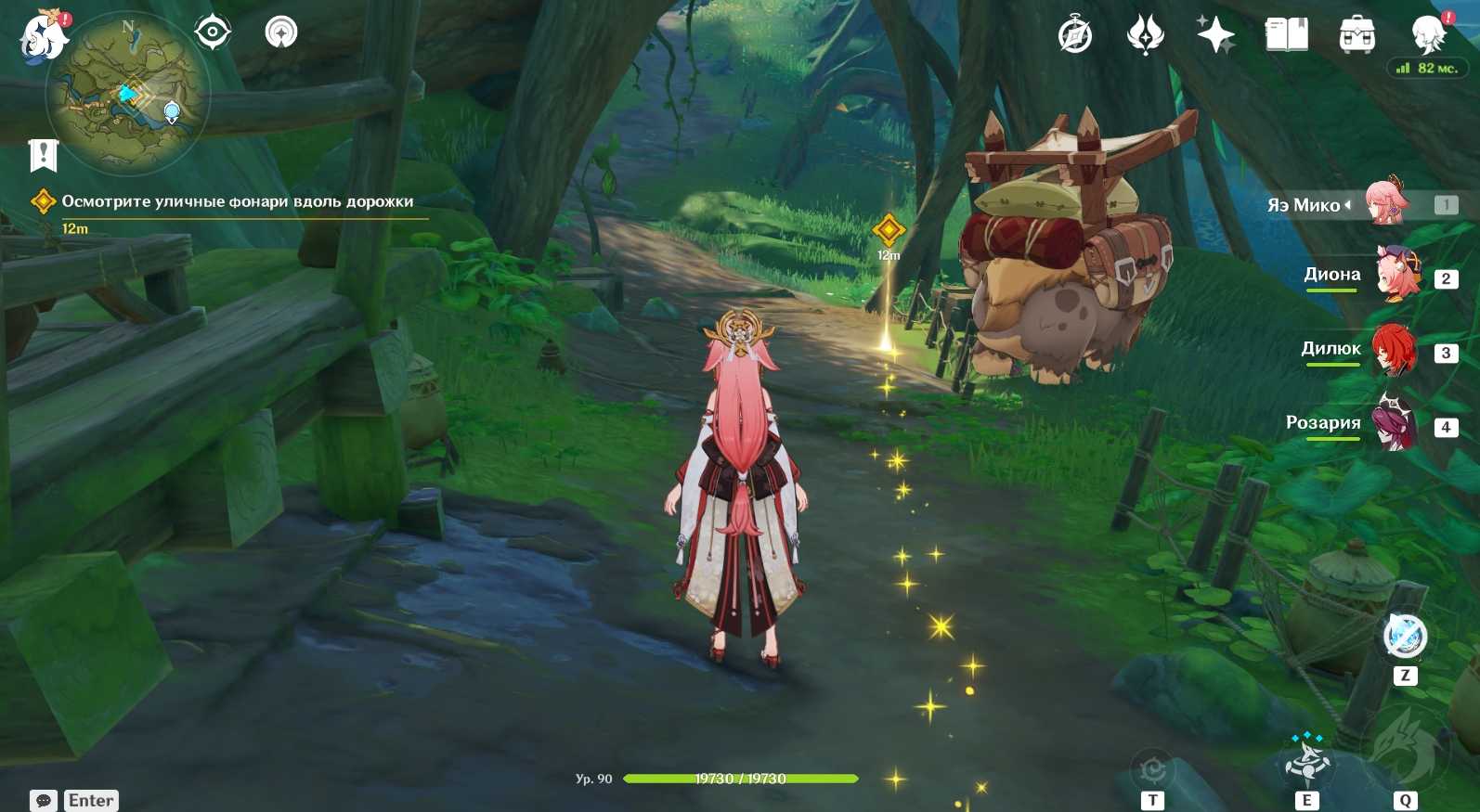Click the quest navigation target icon
Image resolution: width=1480 pixels, height=812 pixels.
(x=213, y=32)
